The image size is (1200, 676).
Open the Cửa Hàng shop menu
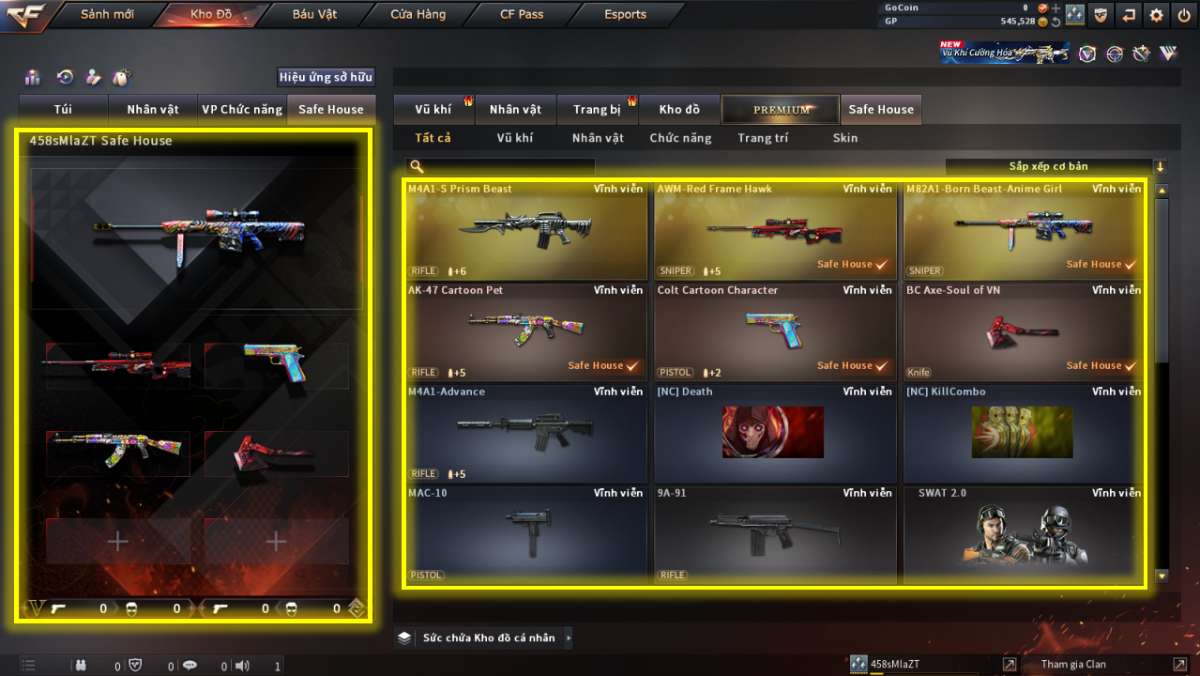tap(418, 15)
